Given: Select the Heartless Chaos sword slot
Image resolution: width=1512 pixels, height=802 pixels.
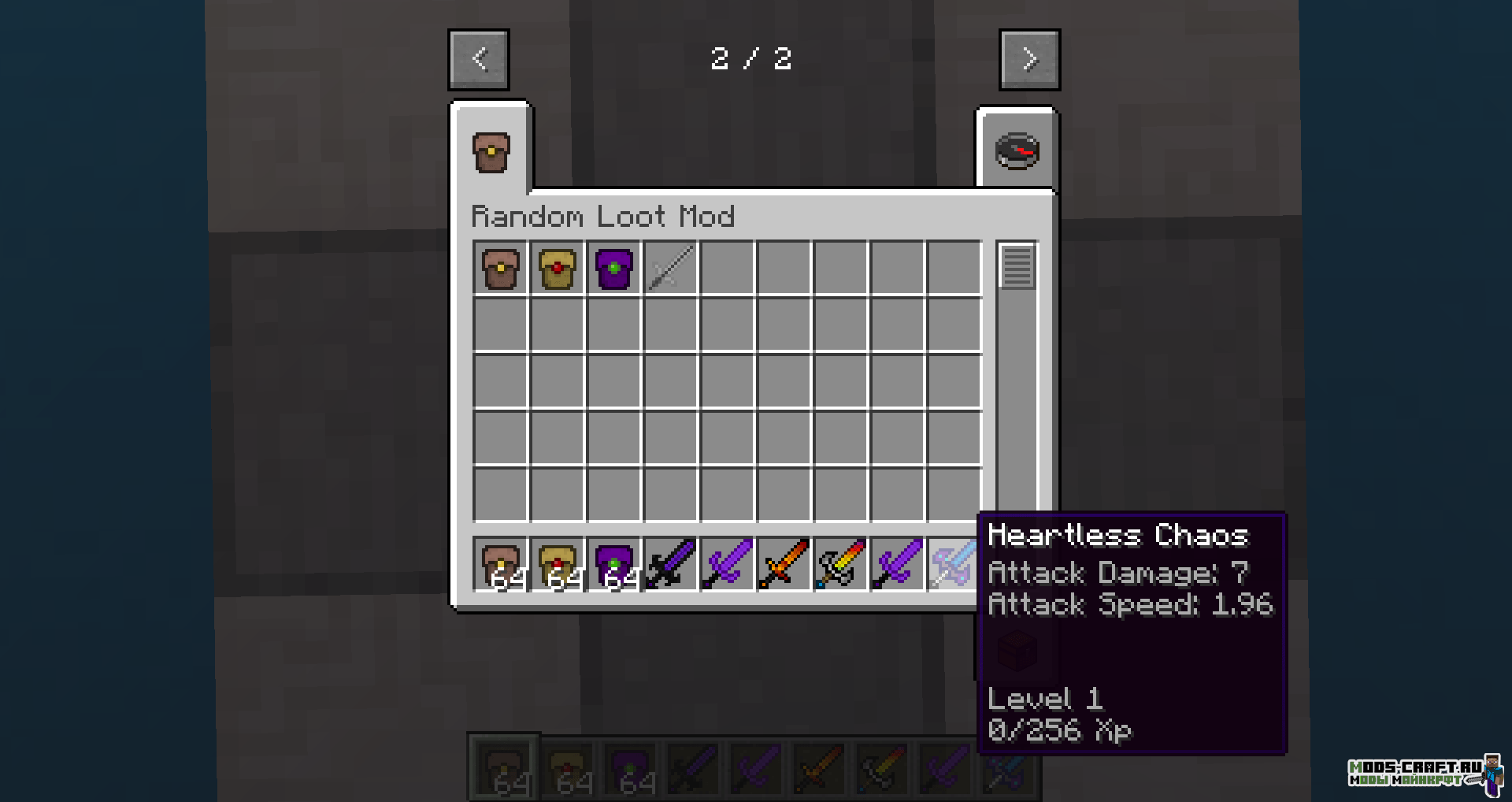Looking at the screenshot, I should point(952,565).
